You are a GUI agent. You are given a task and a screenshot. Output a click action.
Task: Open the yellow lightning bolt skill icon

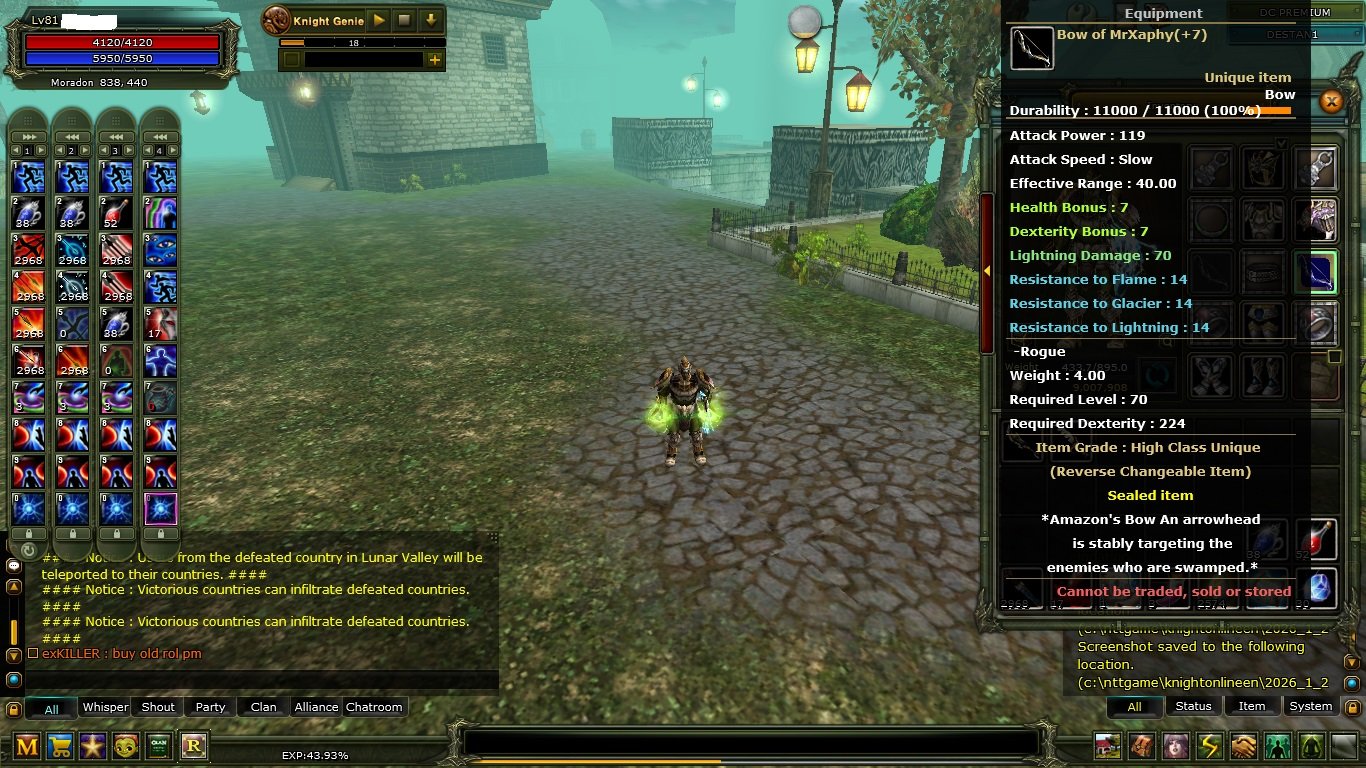[x=1209, y=746]
